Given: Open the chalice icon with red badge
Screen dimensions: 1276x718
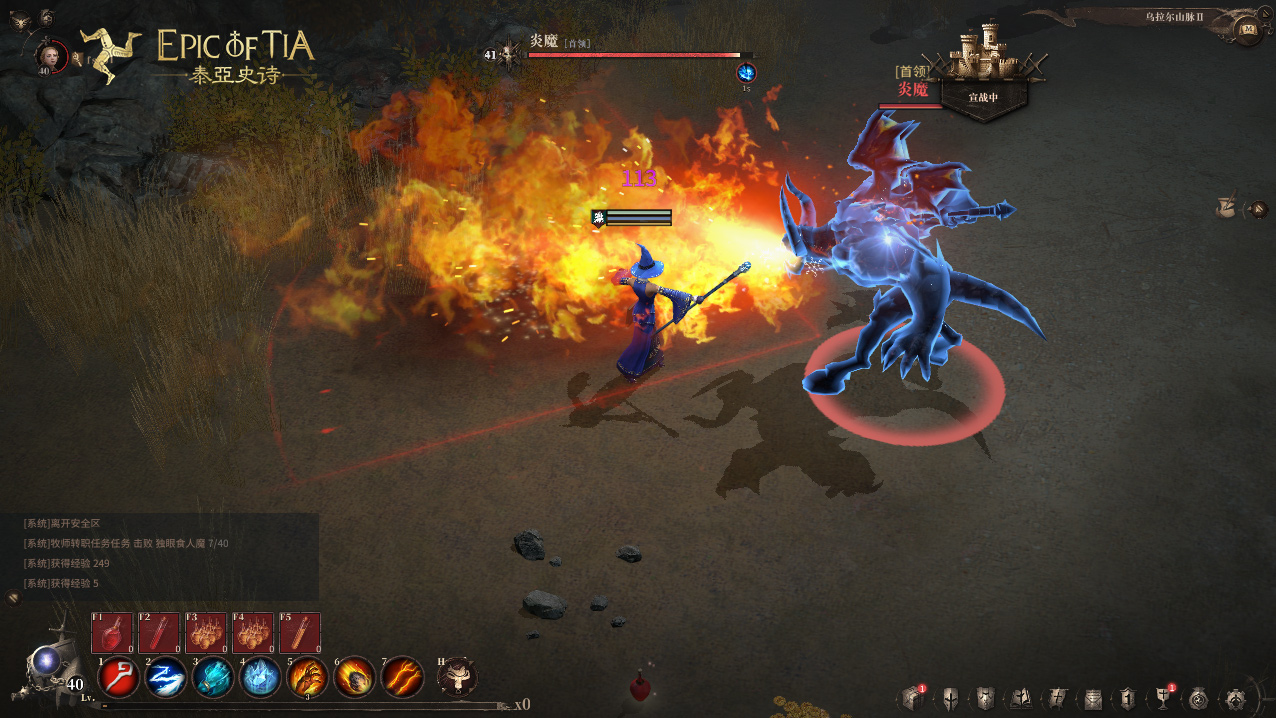Looking at the screenshot, I should (1164, 699).
